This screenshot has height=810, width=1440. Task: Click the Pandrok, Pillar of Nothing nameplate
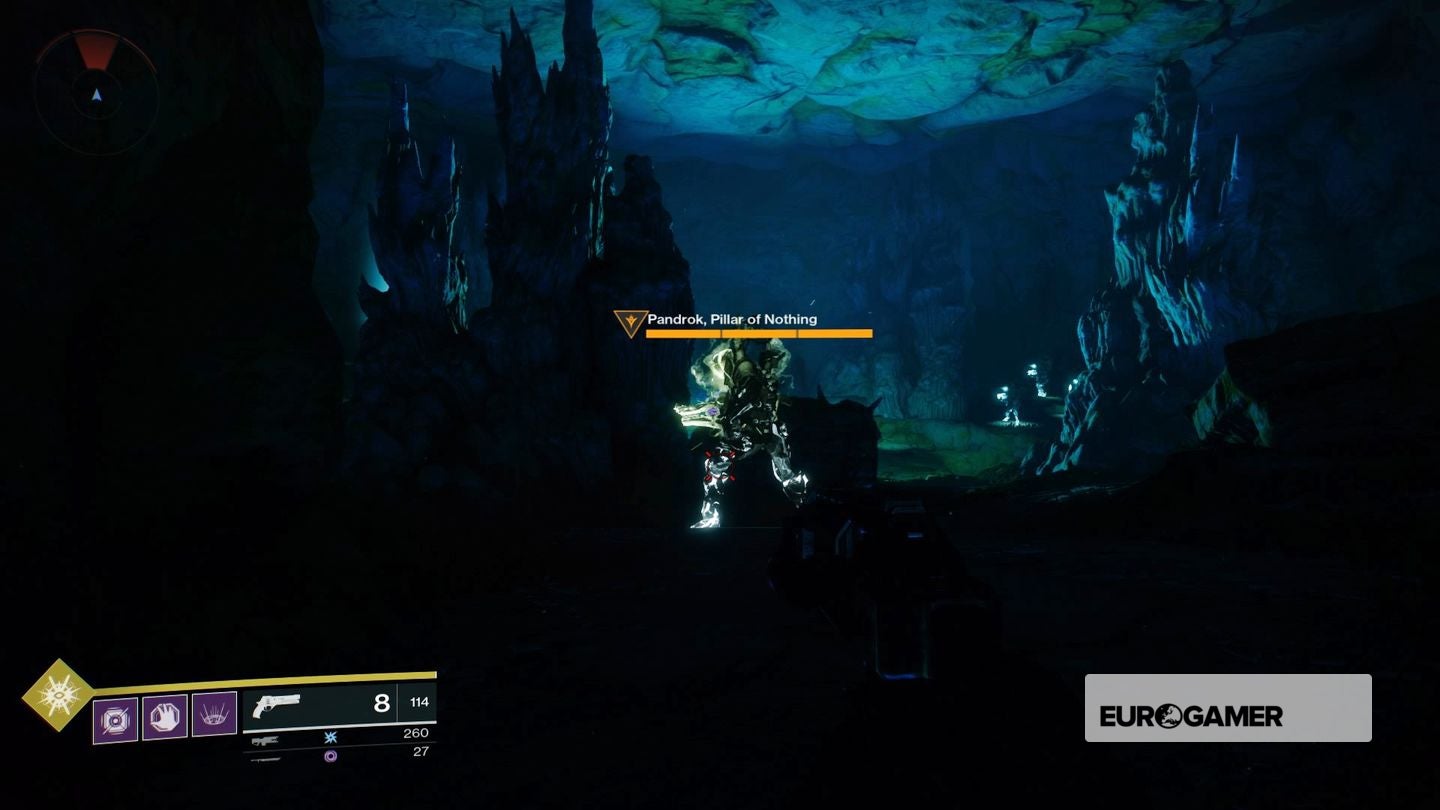coord(733,319)
